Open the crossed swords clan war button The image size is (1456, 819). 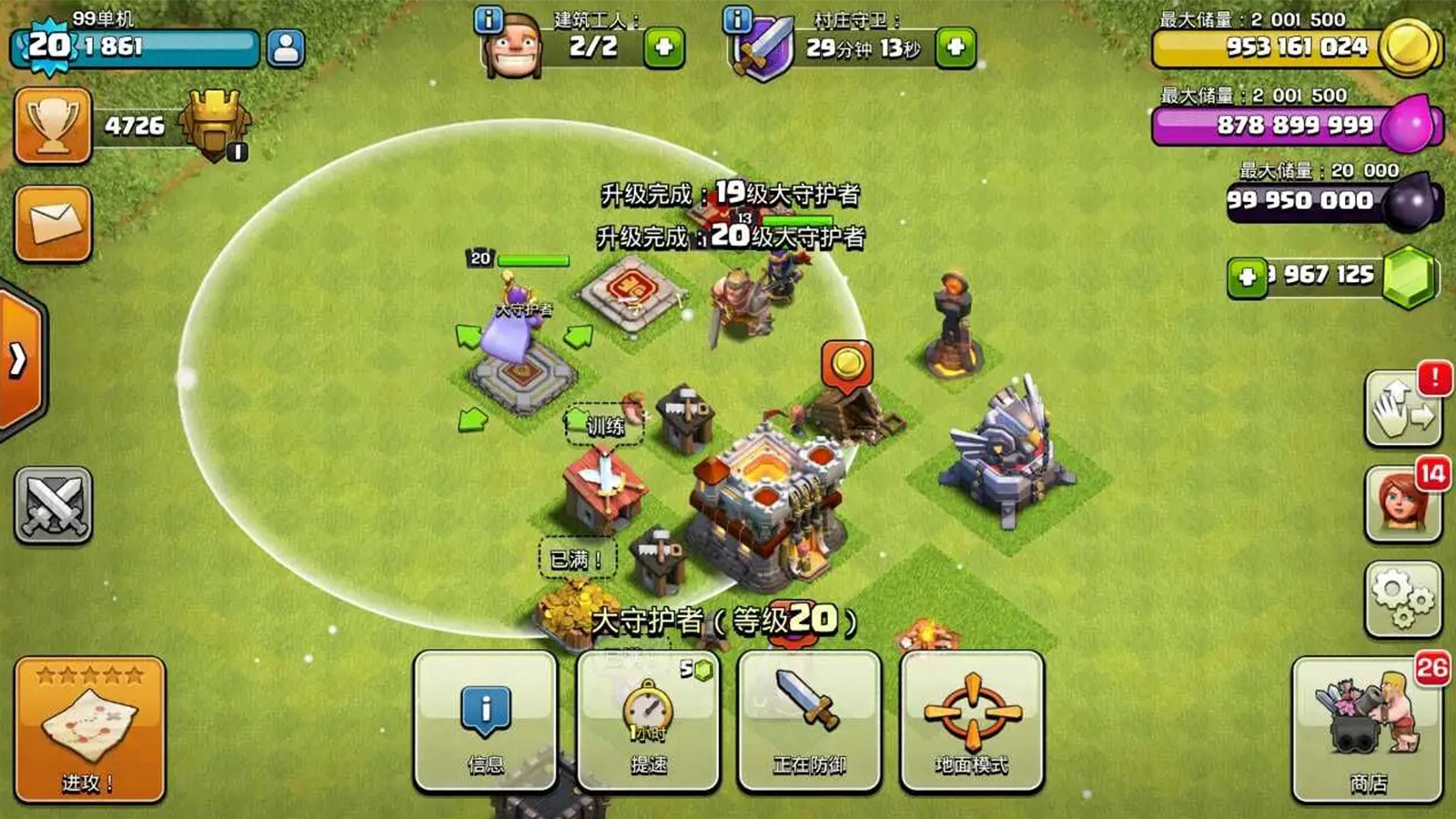point(53,505)
